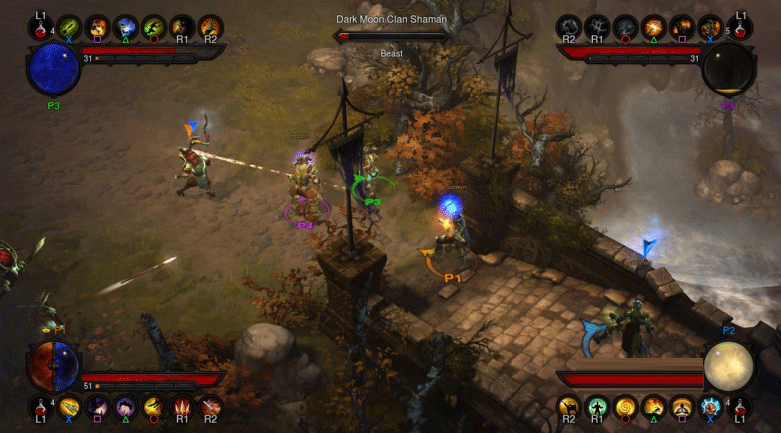Use P3's red health potion
Screen dimensions: 781x433
click(x=41, y=27)
